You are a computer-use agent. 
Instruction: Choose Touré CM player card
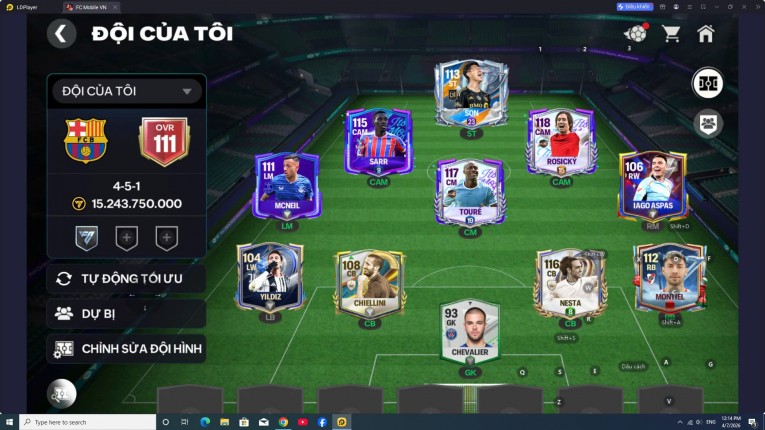click(470, 191)
